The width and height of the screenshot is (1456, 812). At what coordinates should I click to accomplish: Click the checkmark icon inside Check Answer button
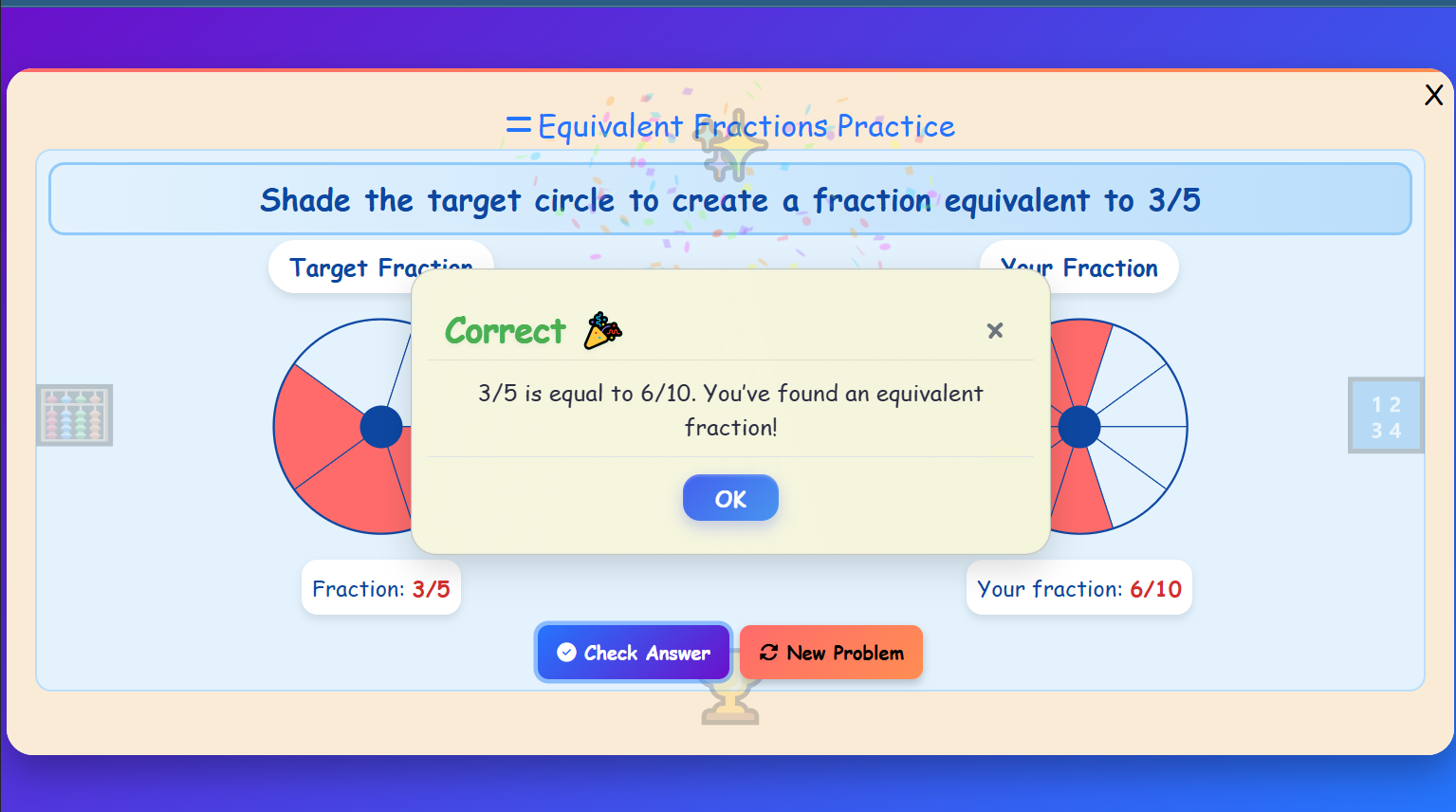point(566,652)
